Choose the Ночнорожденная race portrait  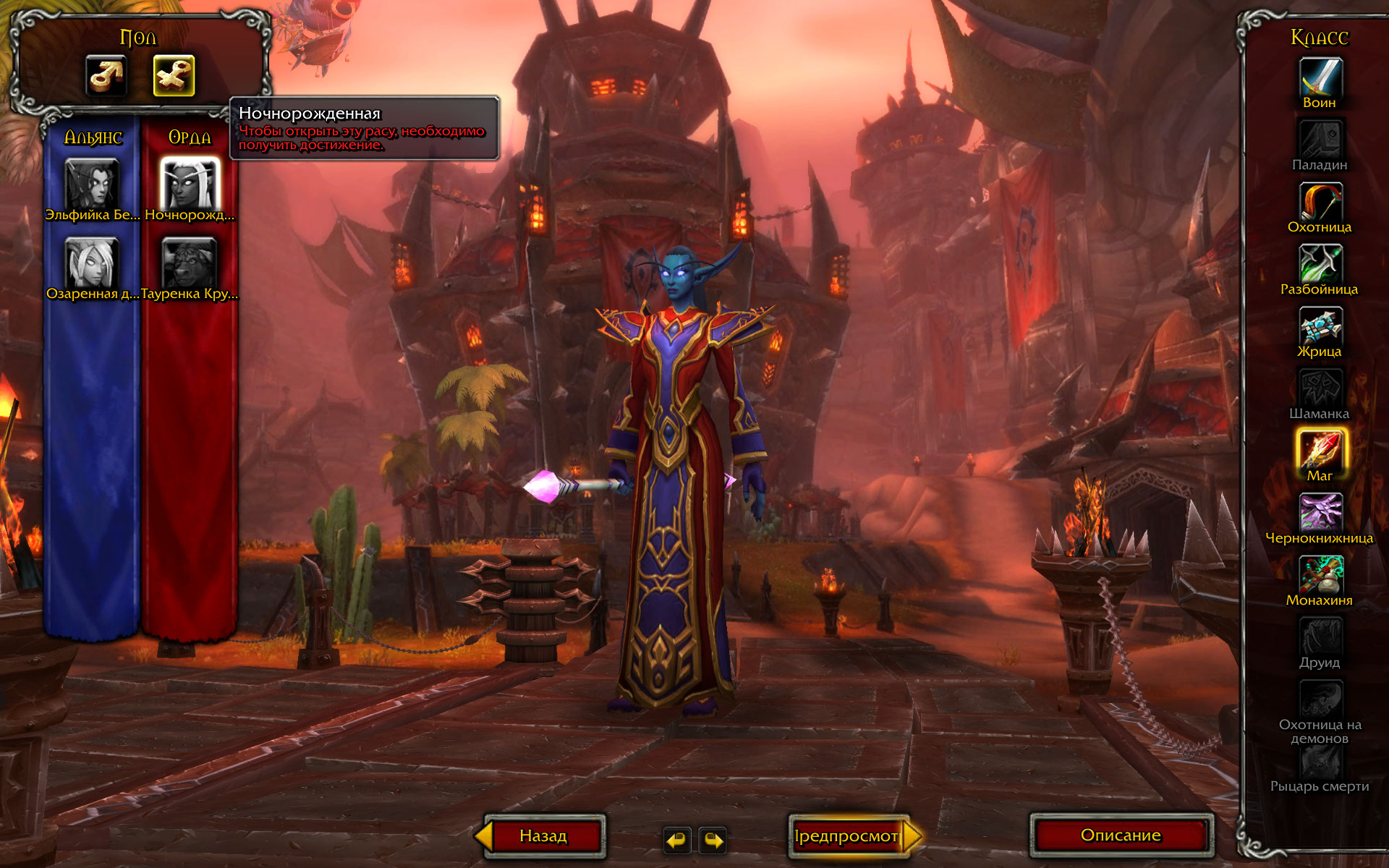coord(190,184)
